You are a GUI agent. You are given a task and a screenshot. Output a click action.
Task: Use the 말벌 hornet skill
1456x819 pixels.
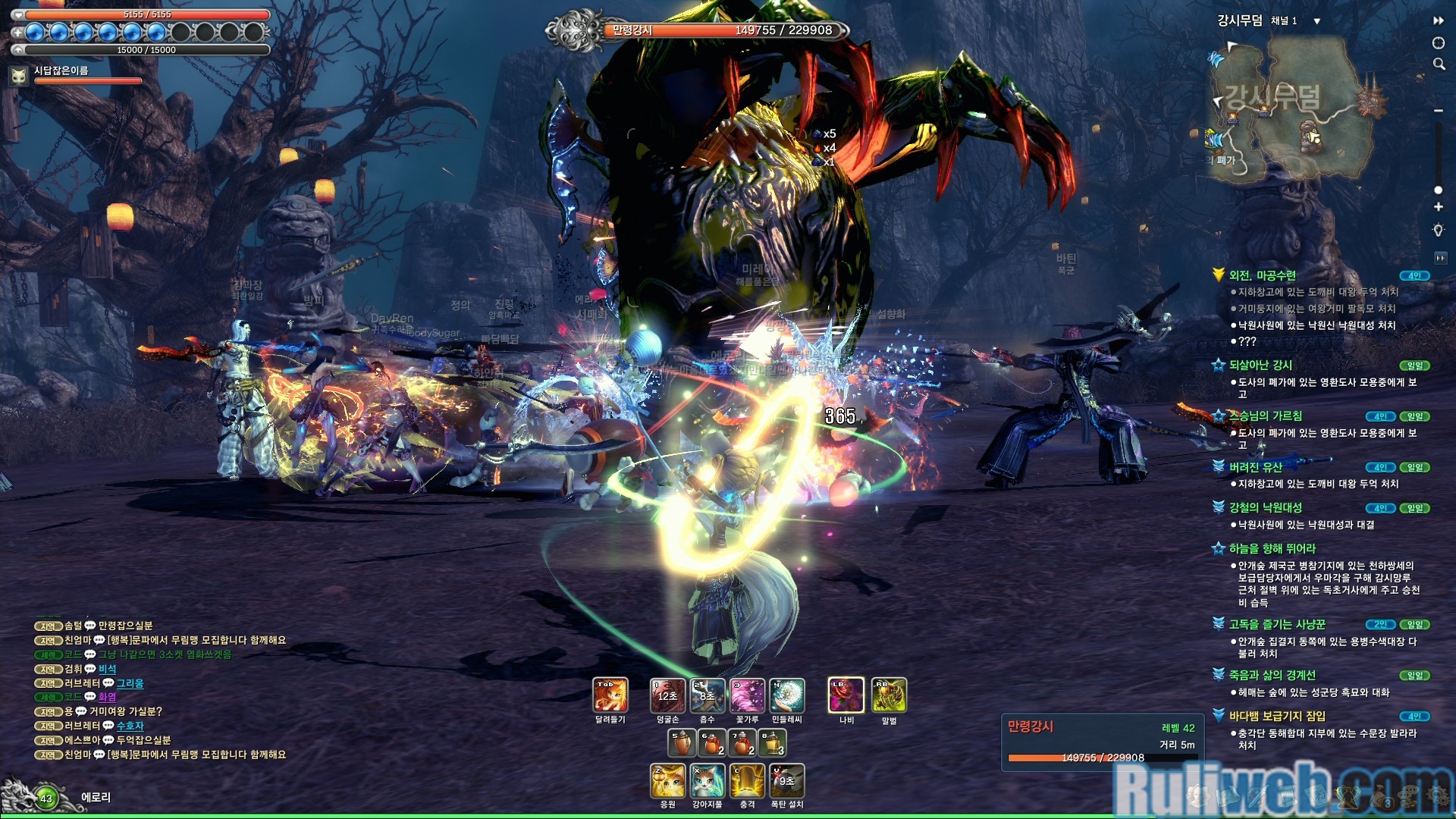pos(889,695)
